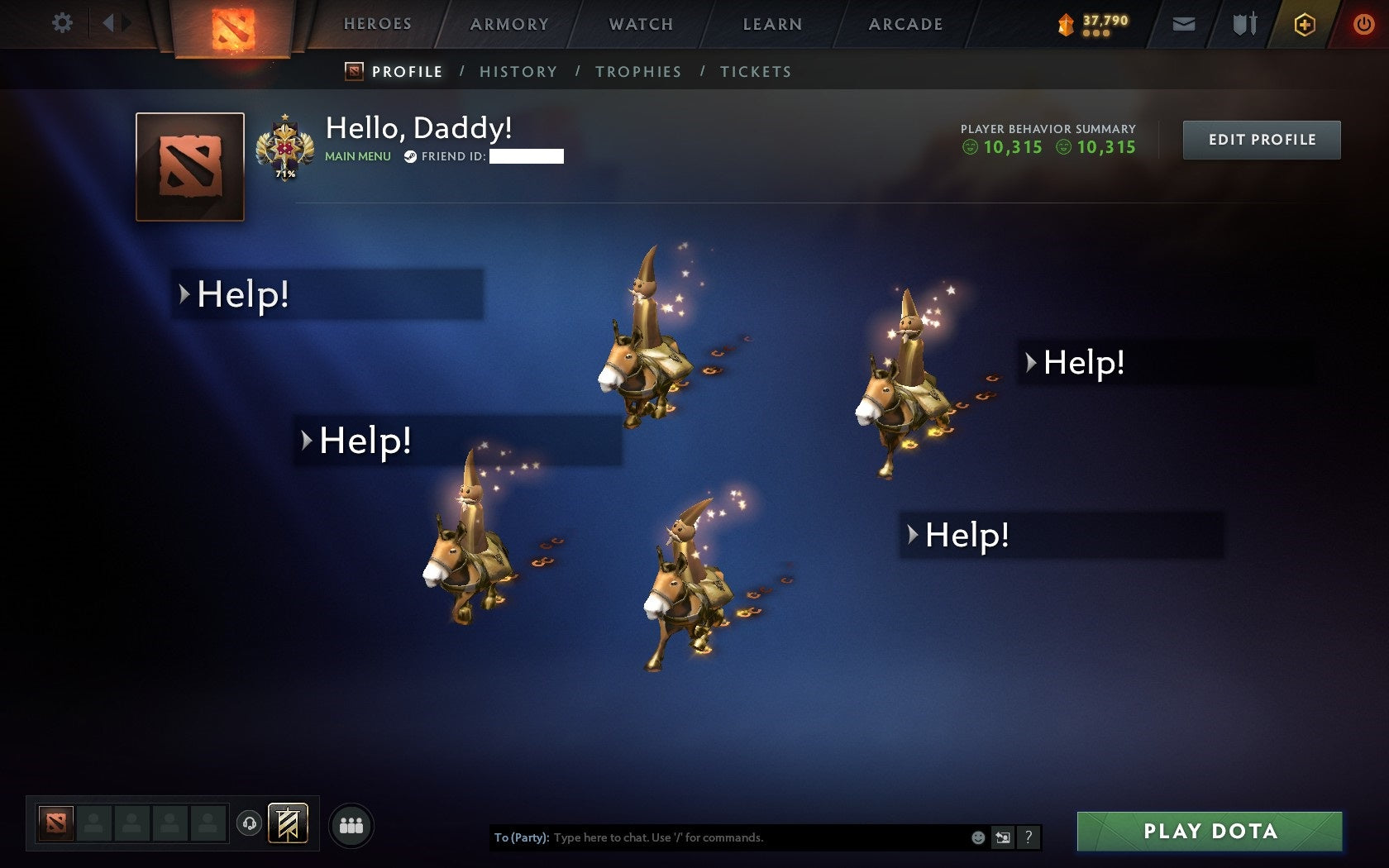The image size is (1389, 868).
Task: Open Dota Plus with the hexagonal plus icon
Action: click(x=1306, y=24)
